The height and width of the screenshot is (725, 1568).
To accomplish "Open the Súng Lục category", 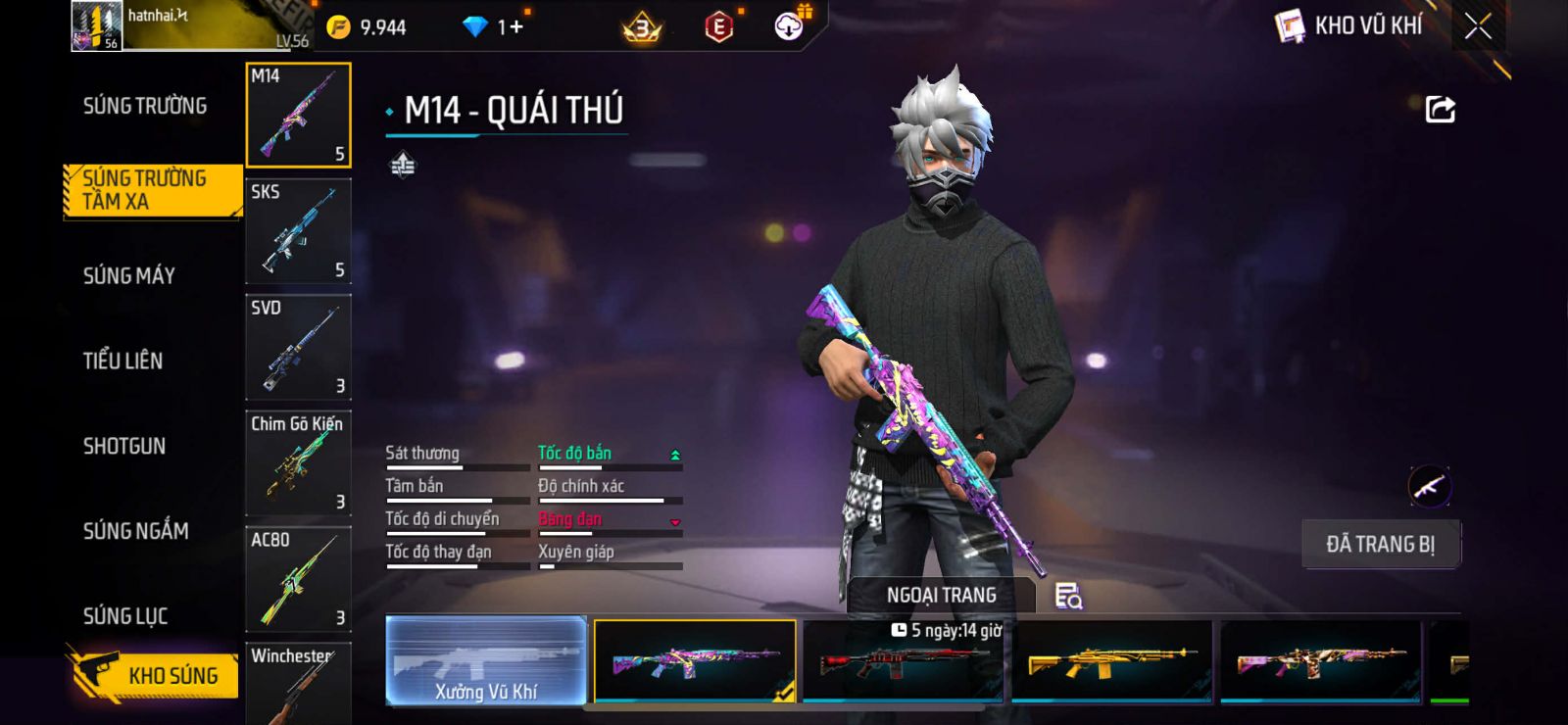I will click(x=125, y=616).
